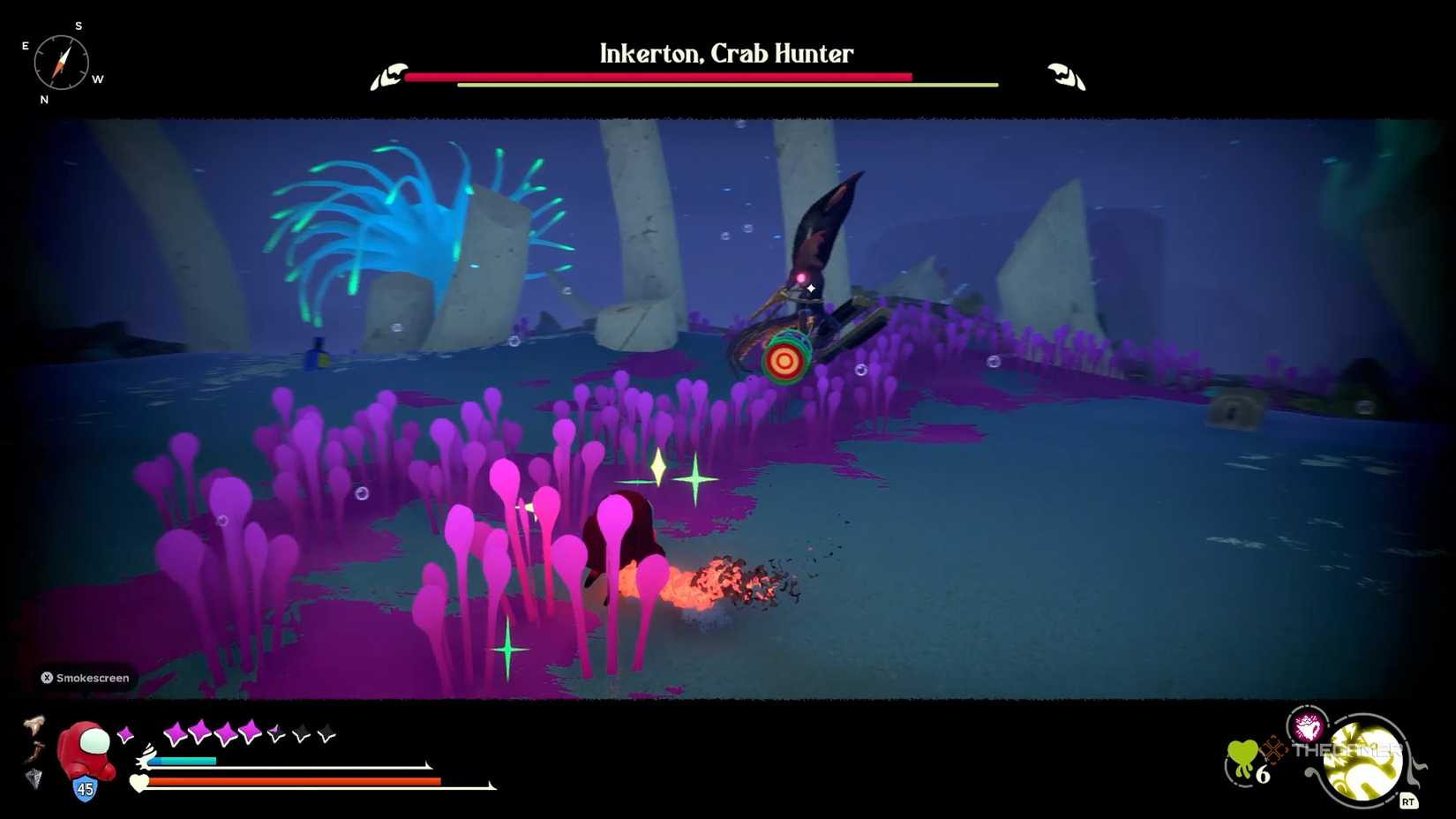This screenshot has width=1456, height=819.
Task: Select the Inkerton, Crab Hunter boss title
Action: pos(725,54)
